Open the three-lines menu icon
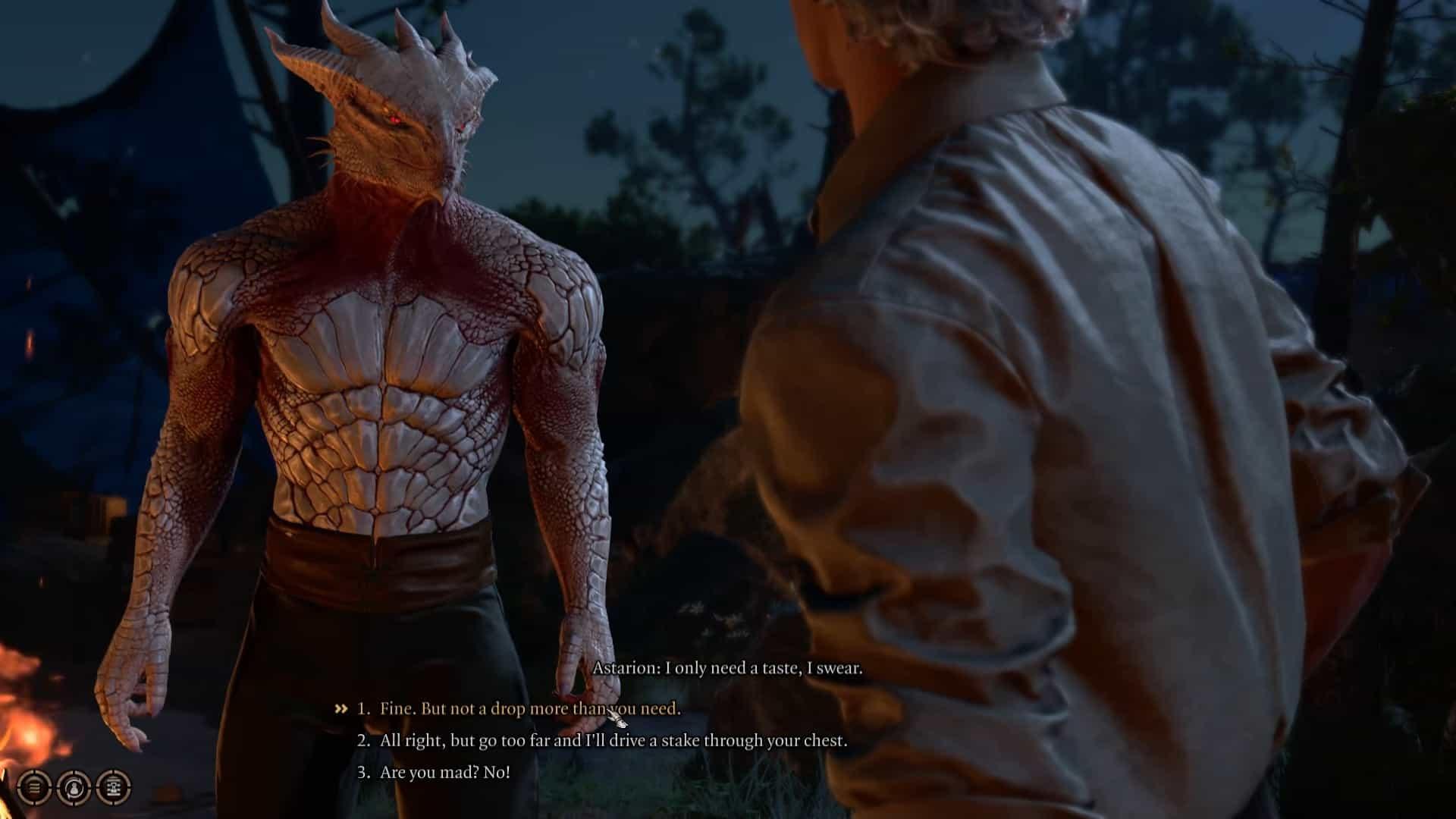The image size is (1456, 819). (34, 787)
